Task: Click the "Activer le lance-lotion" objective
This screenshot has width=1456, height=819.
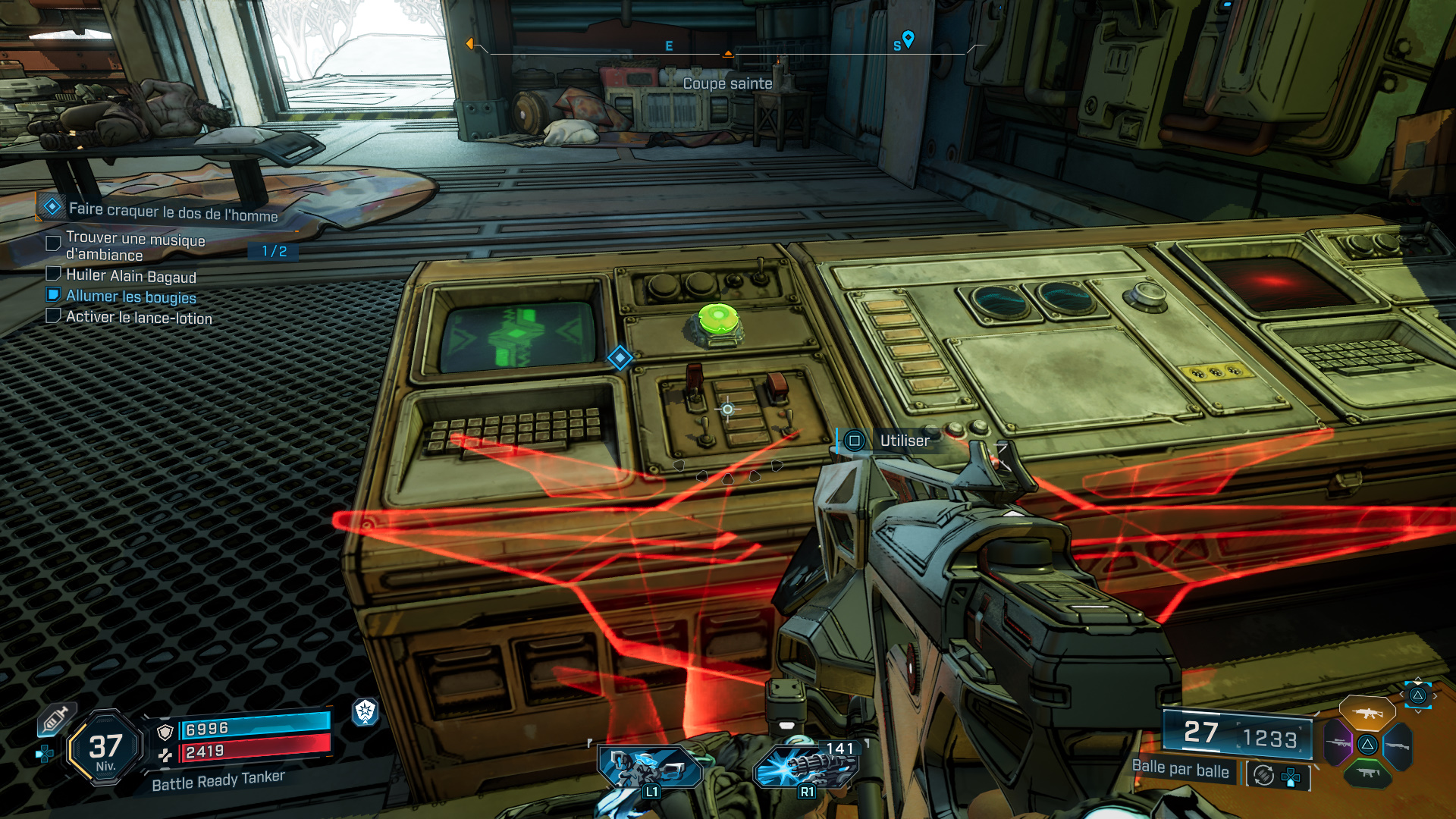Action: tap(139, 318)
